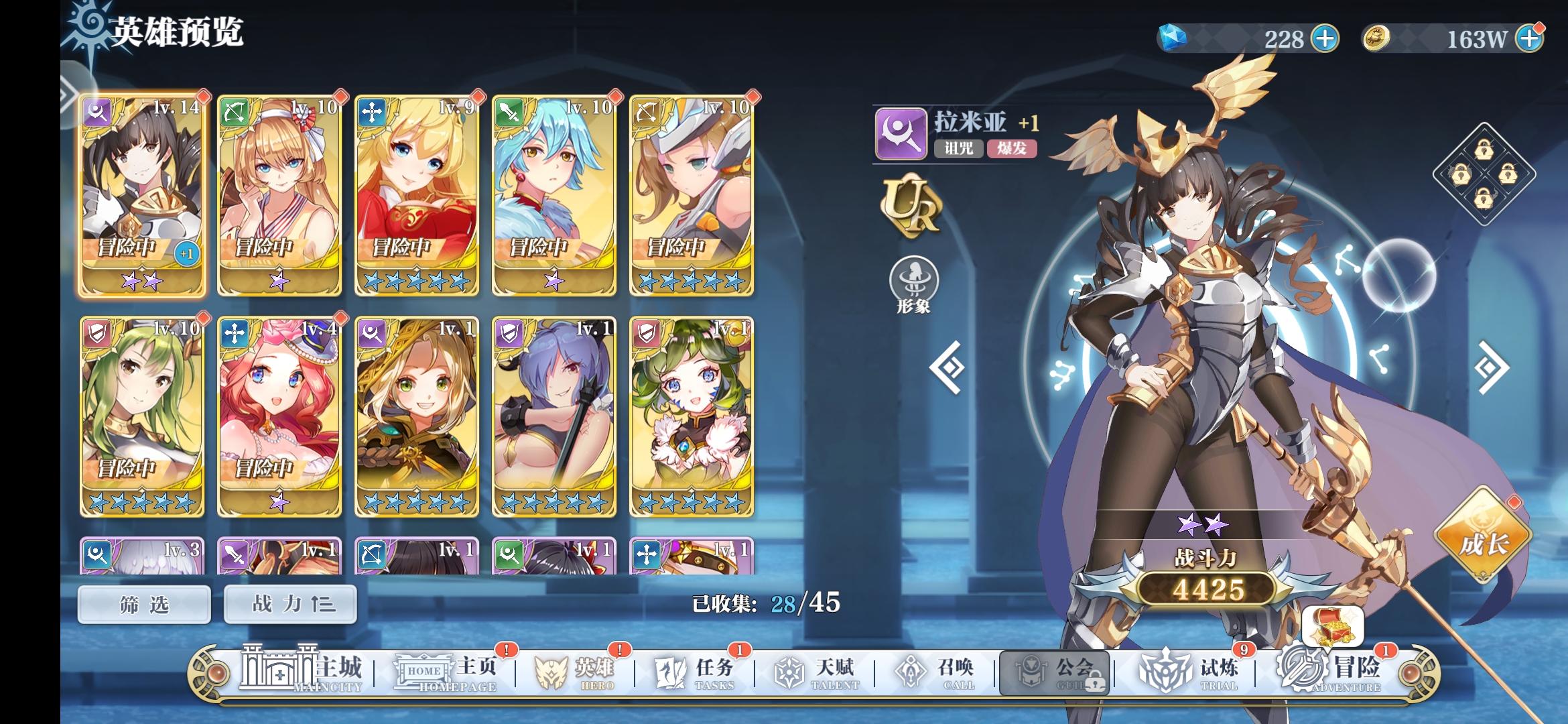Open the 筛选 filter options
The image size is (1568, 724).
[144, 603]
